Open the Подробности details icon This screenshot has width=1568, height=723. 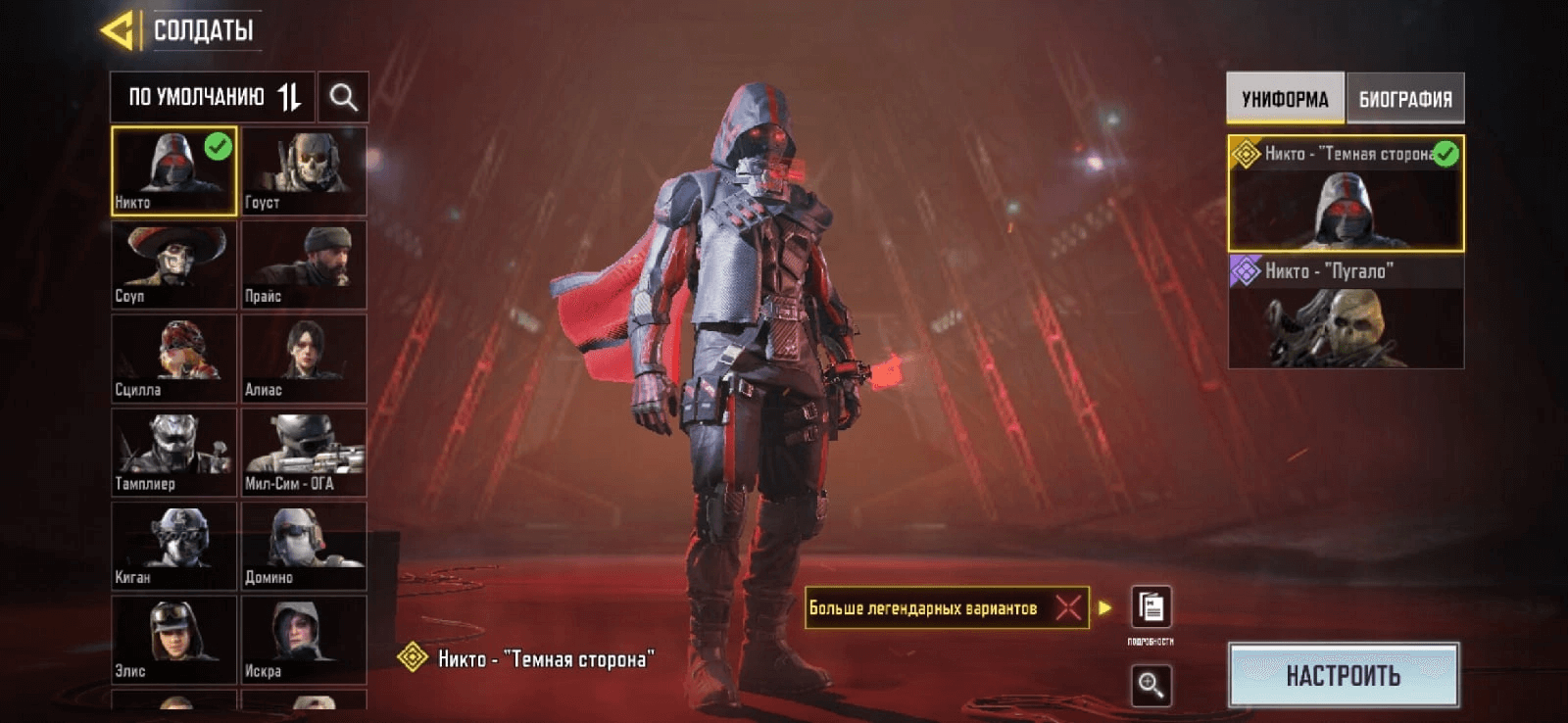pos(1151,608)
